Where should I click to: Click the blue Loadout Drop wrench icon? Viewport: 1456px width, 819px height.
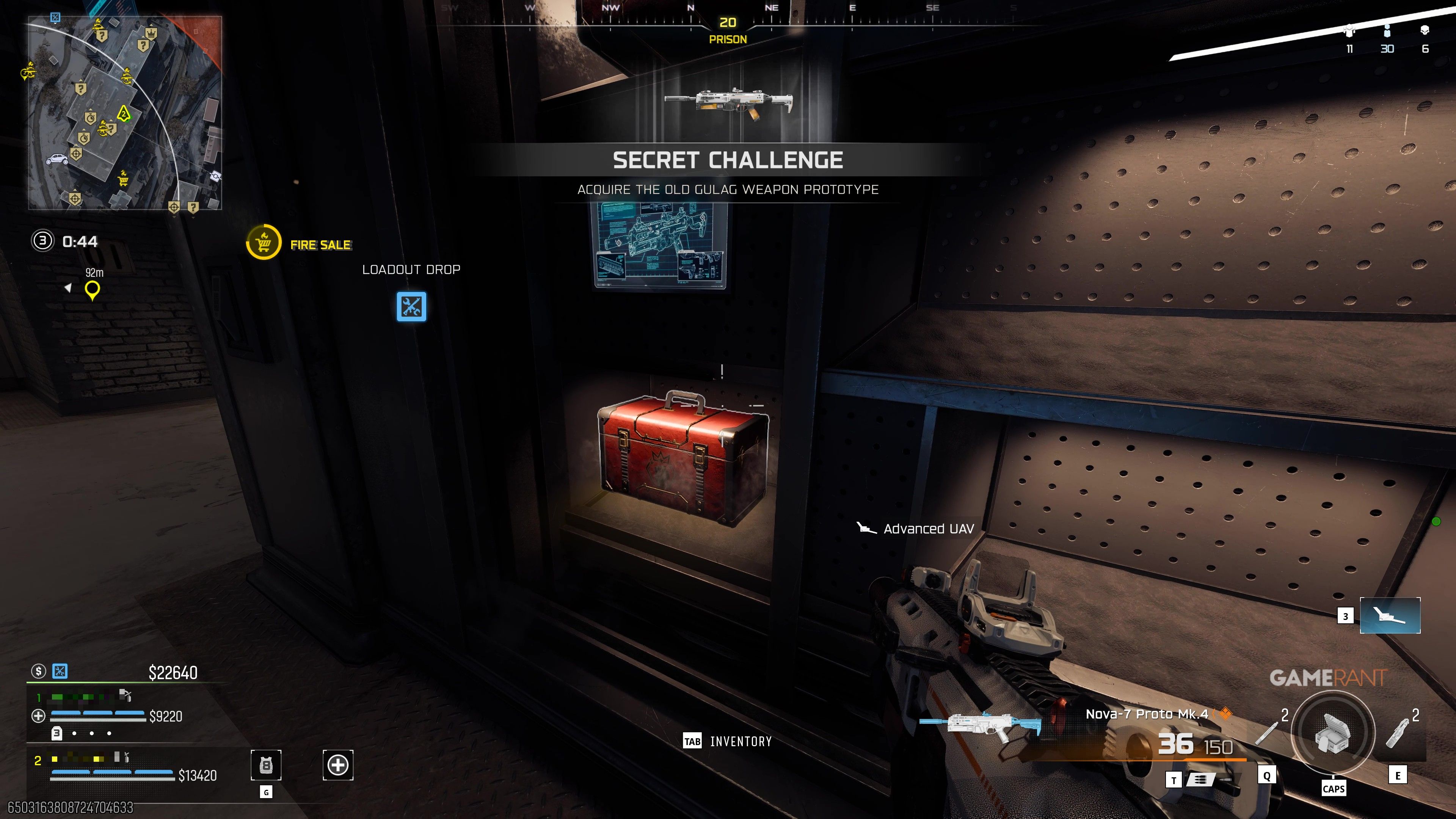[411, 308]
